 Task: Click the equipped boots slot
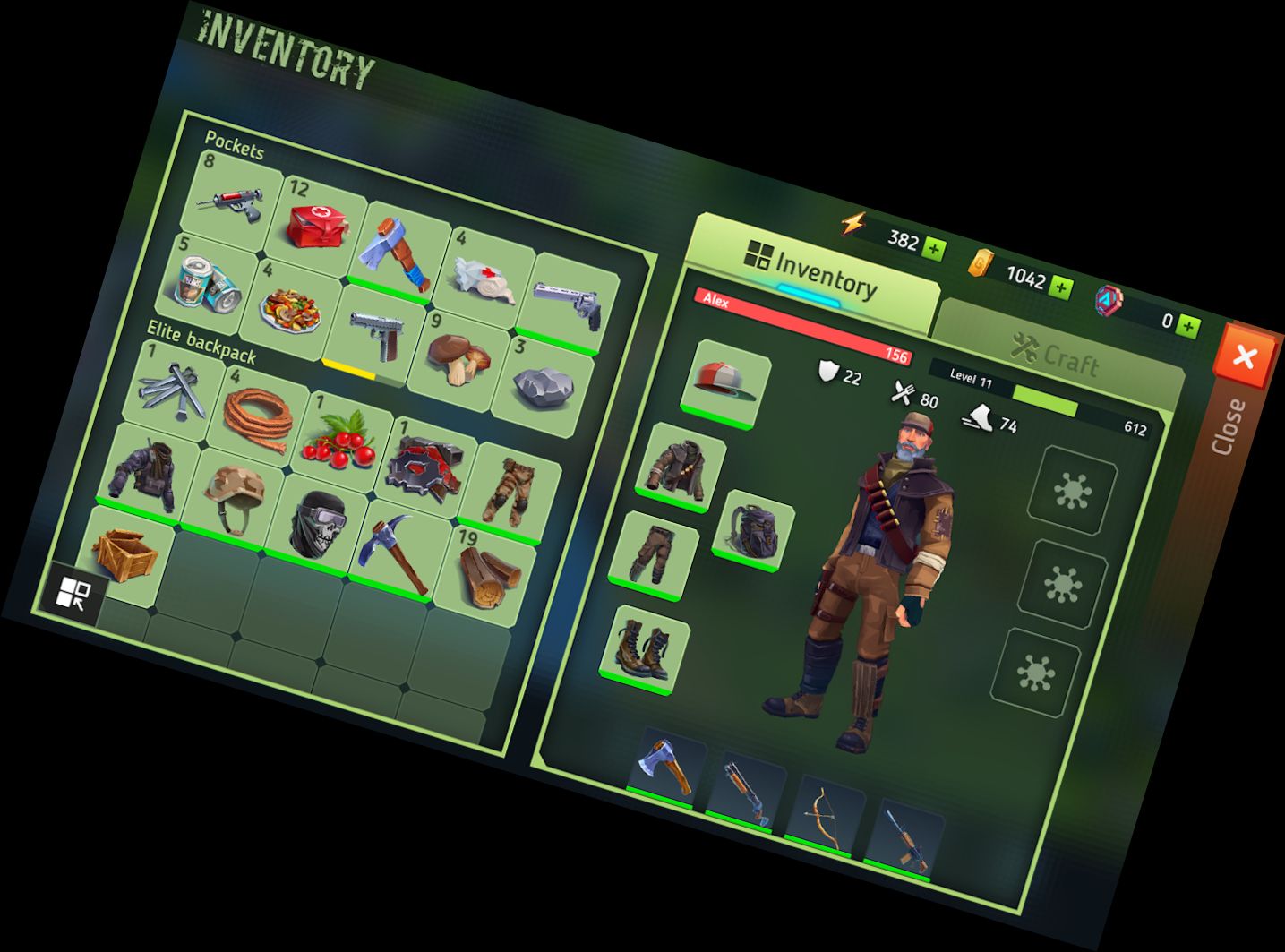coord(645,648)
